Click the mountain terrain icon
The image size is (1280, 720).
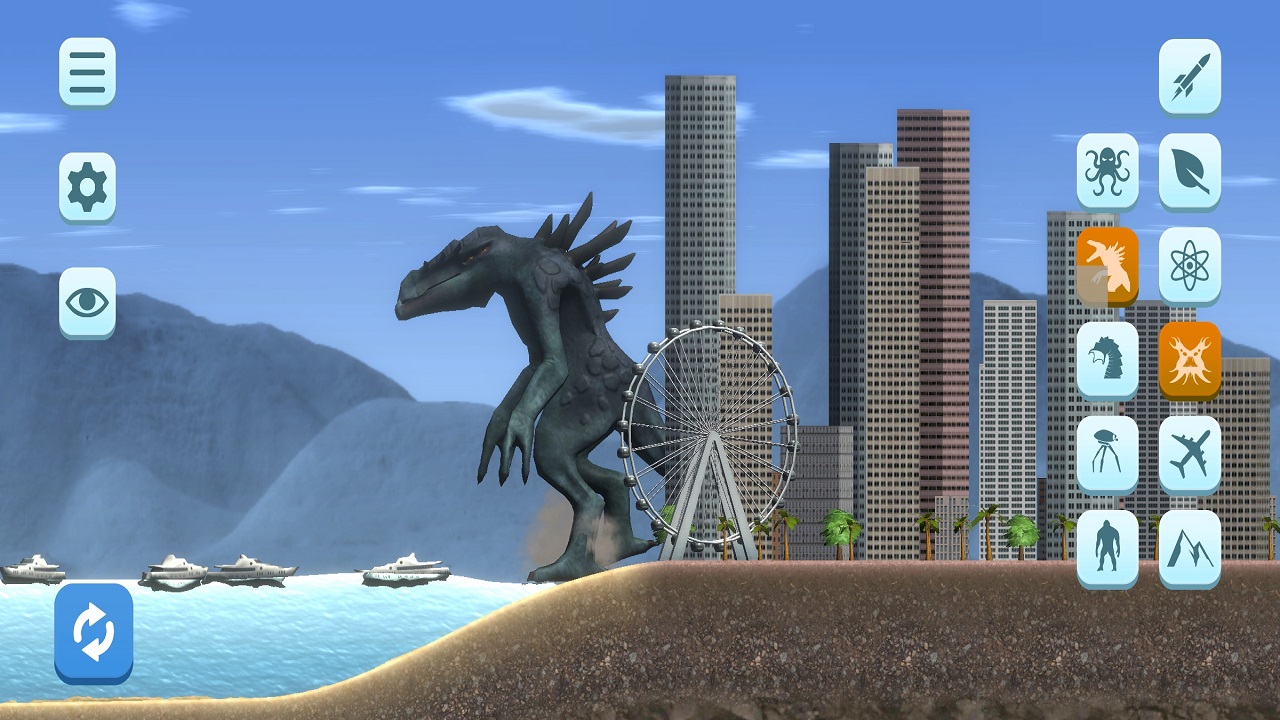click(x=1189, y=547)
